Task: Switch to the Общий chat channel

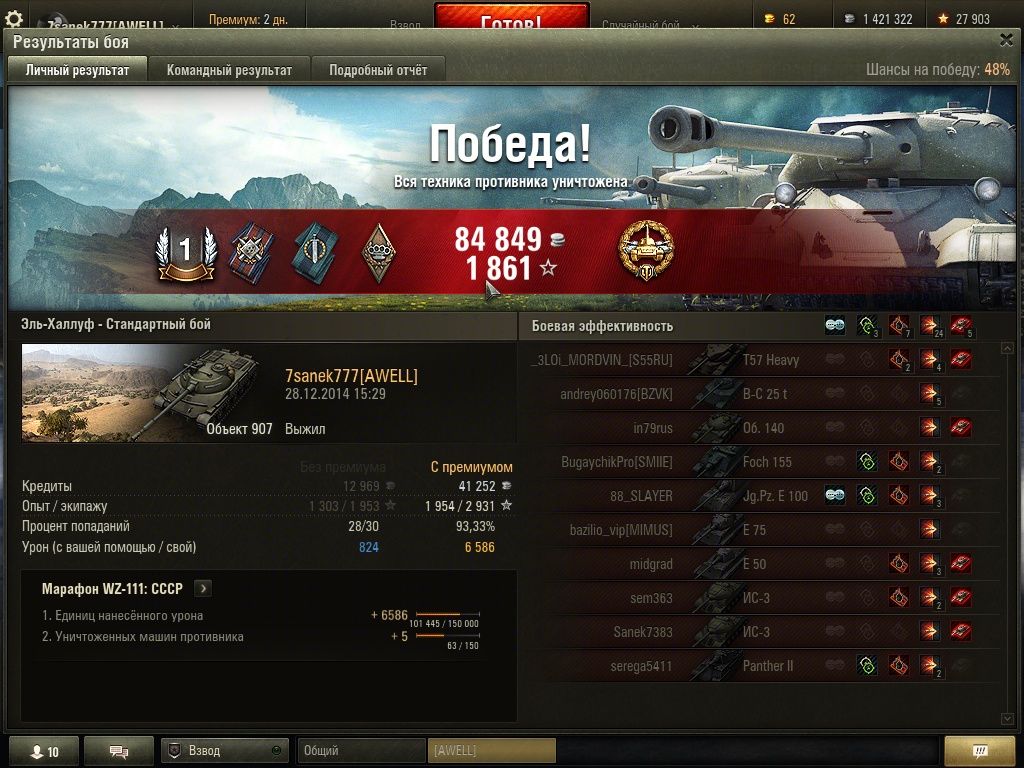Action: point(360,751)
